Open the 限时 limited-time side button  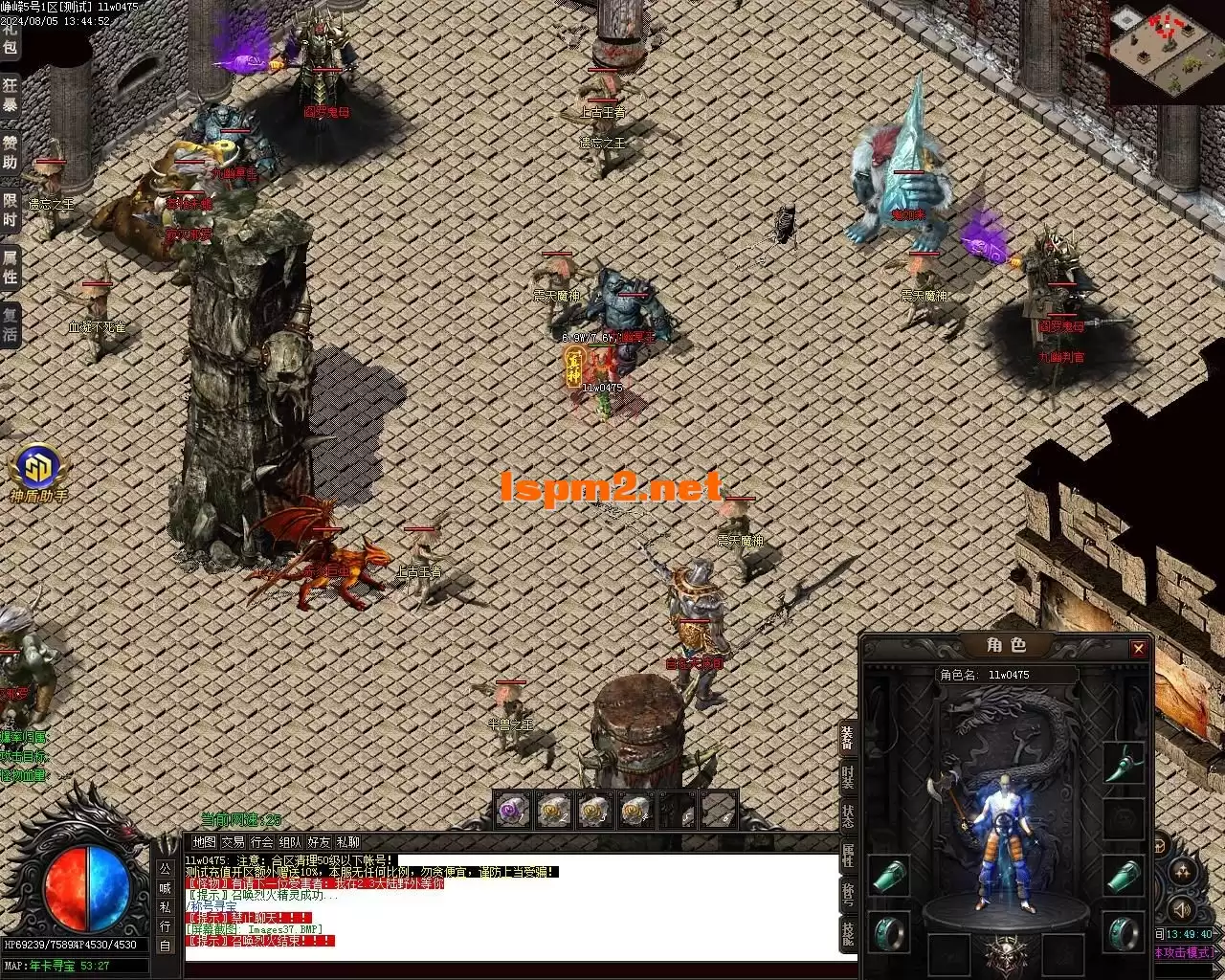[x=10, y=210]
